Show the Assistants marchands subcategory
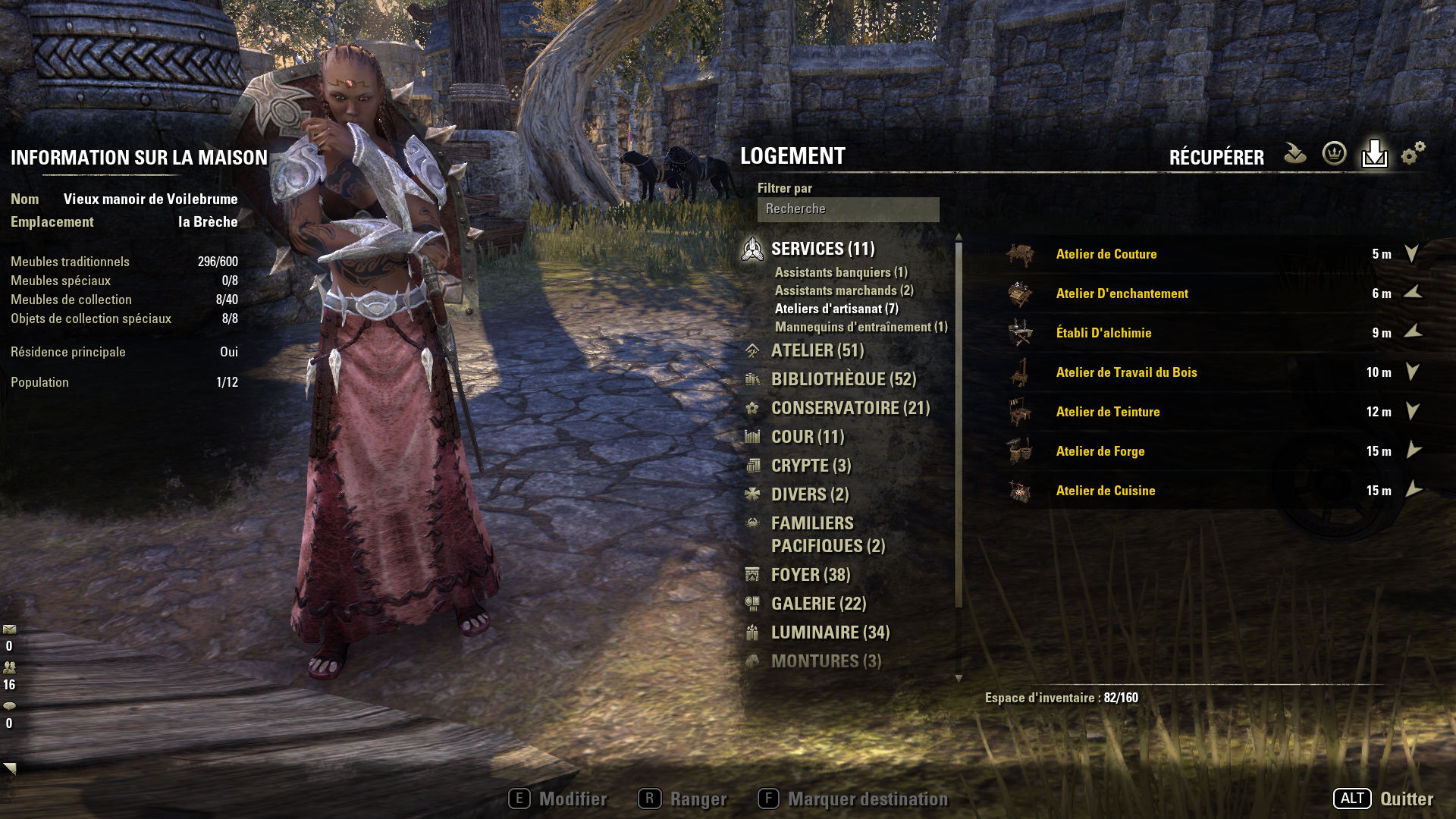Viewport: 1456px width, 819px height. 844,291
